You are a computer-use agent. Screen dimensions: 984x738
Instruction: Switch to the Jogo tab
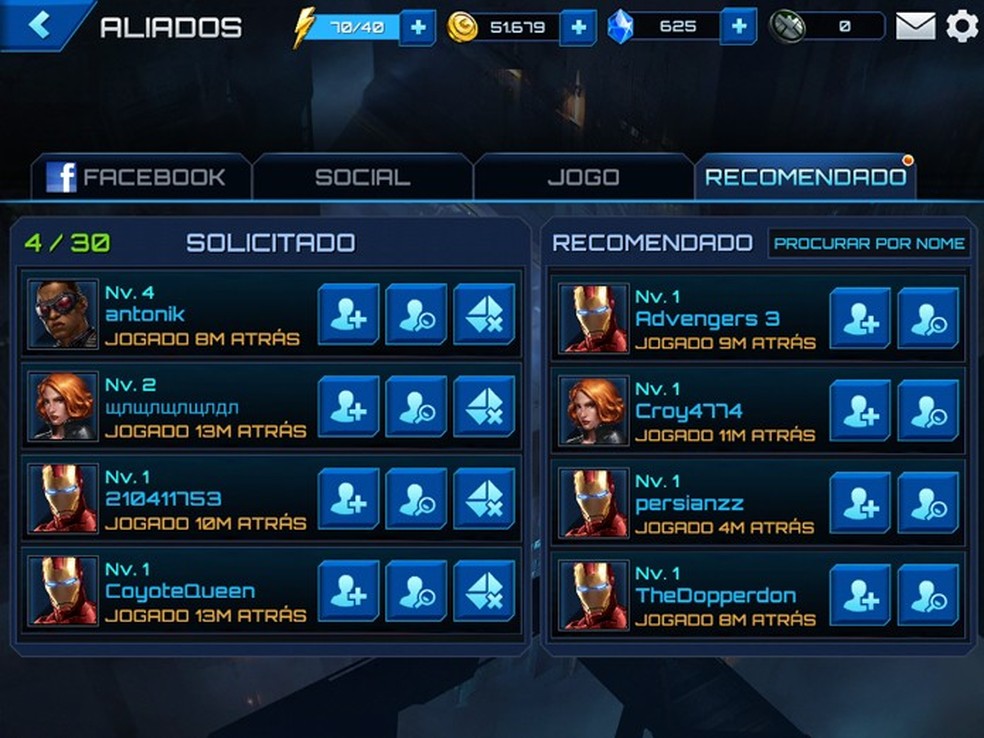(x=583, y=178)
